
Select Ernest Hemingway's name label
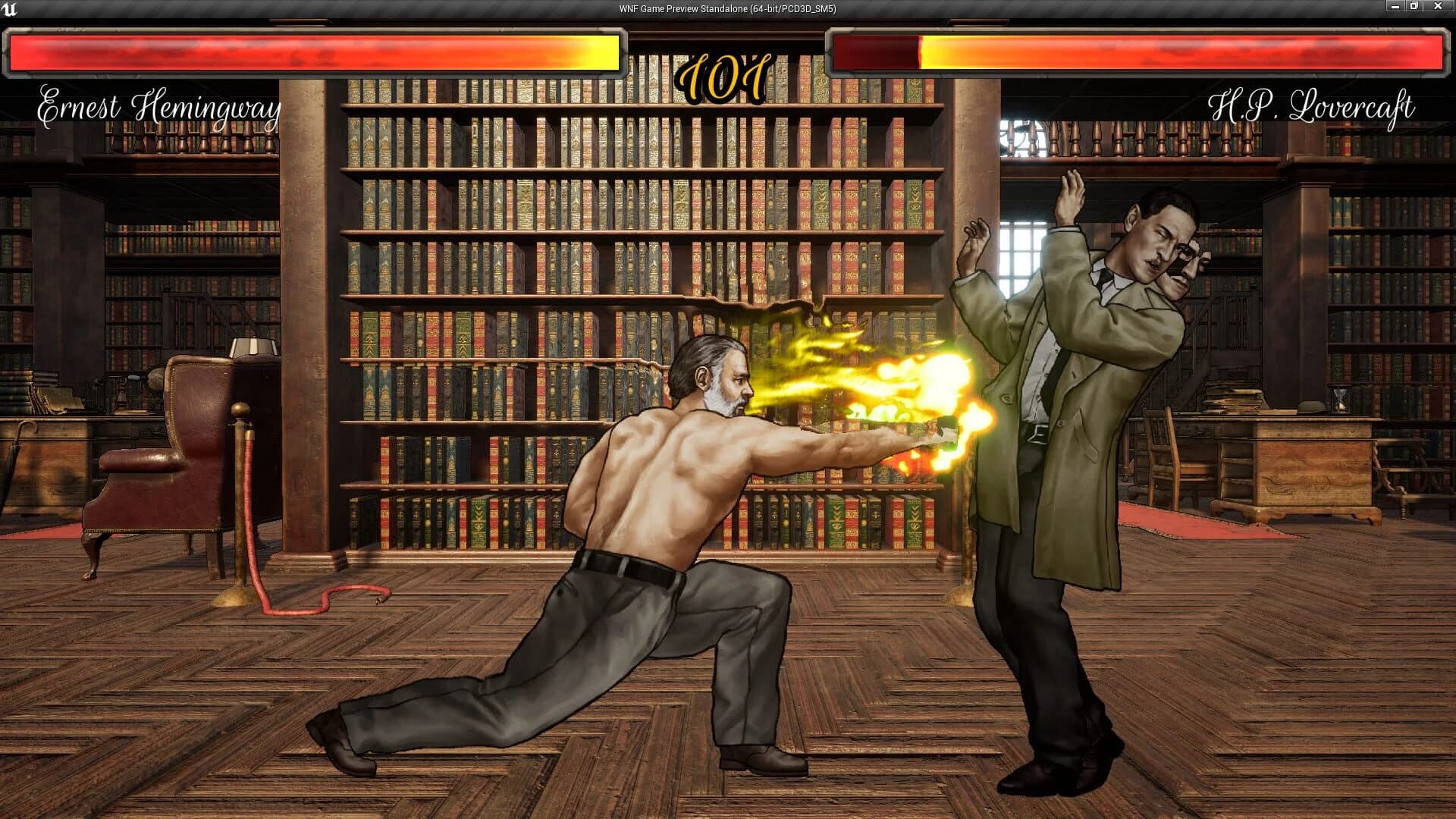159,106
